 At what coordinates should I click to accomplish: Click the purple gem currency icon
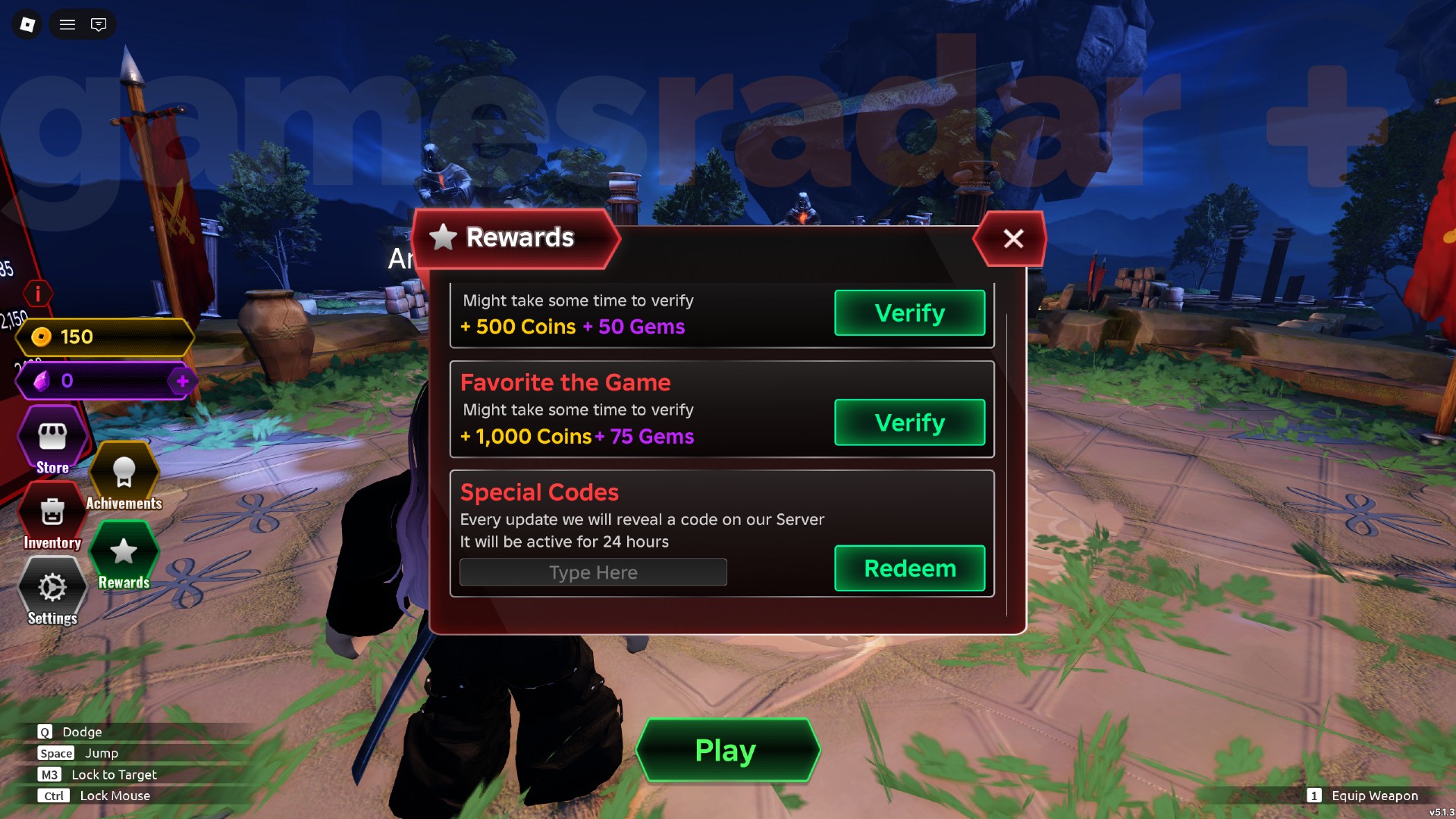[x=42, y=381]
